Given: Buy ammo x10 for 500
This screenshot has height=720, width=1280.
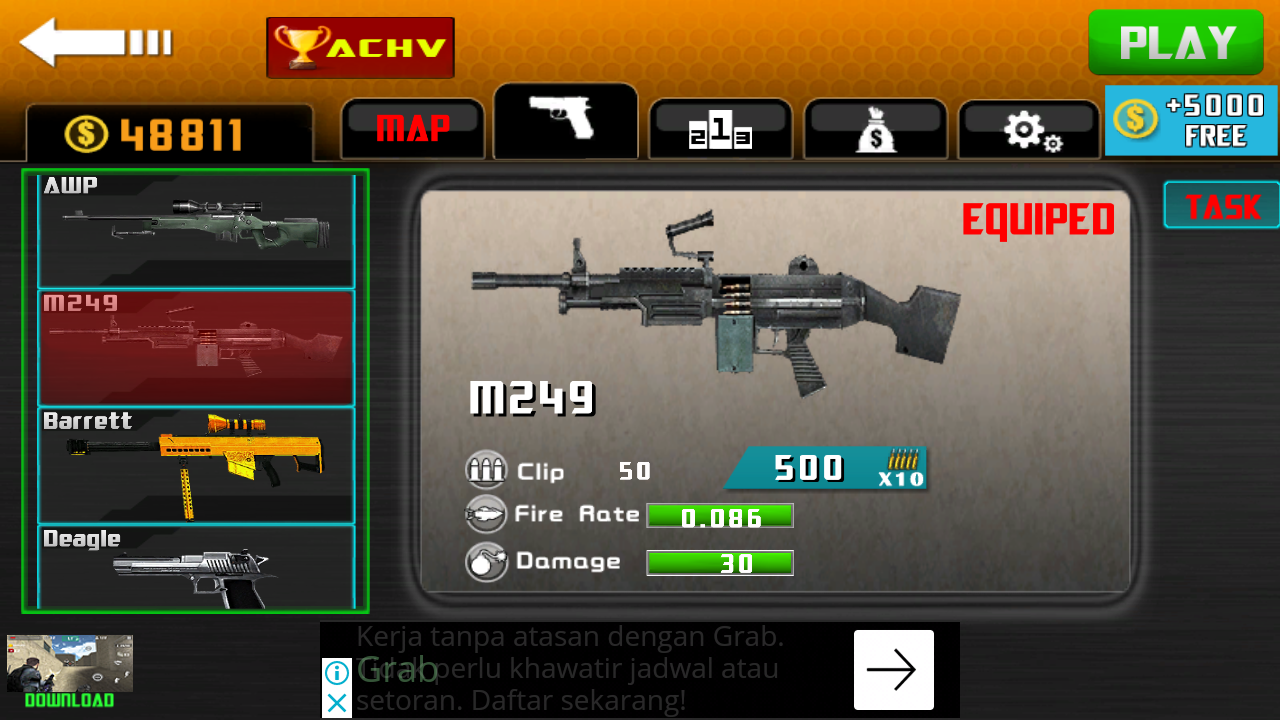Looking at the screenshot, I should pyautogui.click(x=826, y=468).
